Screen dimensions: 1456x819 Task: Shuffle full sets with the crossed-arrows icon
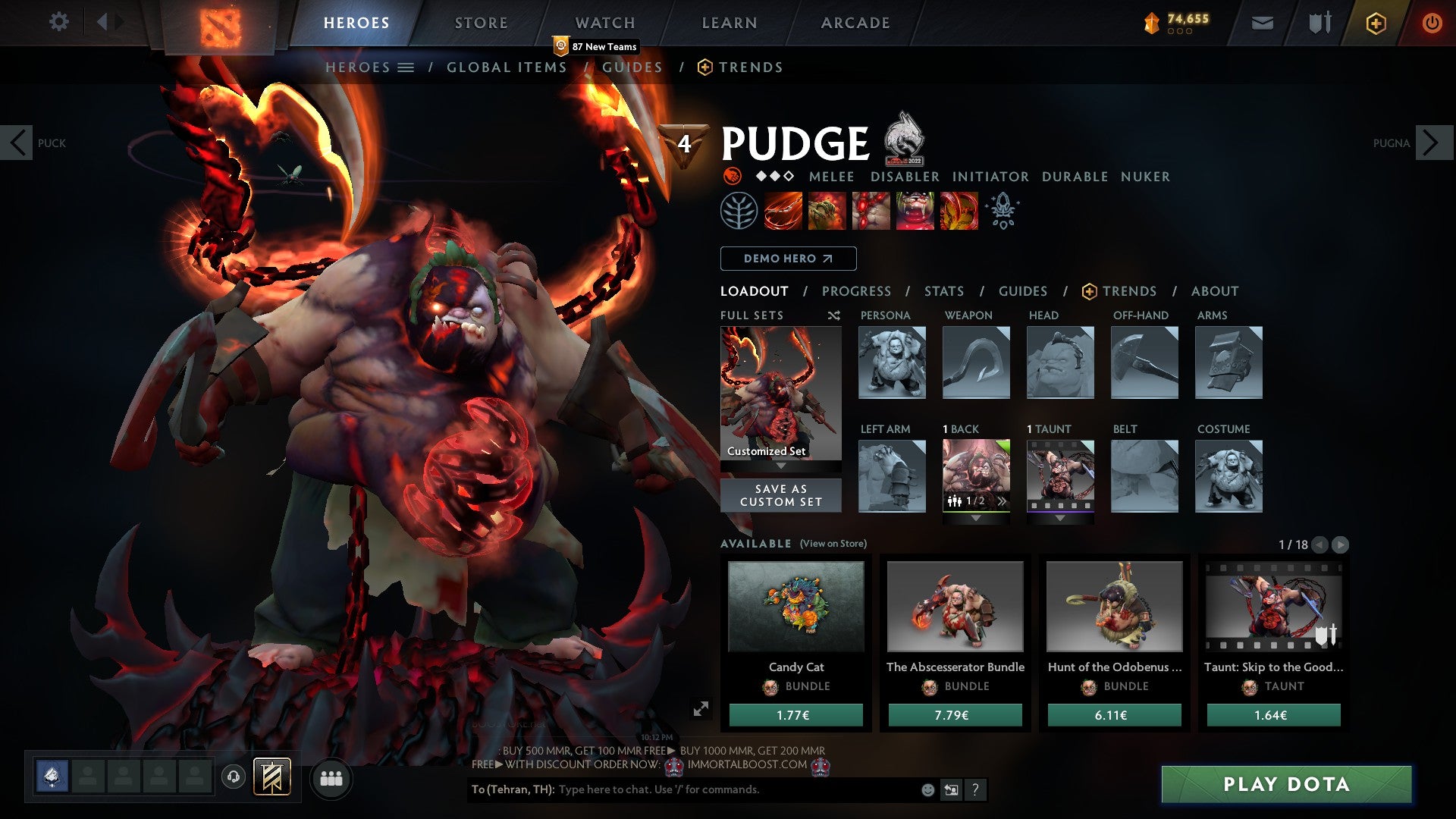[833, 315]
